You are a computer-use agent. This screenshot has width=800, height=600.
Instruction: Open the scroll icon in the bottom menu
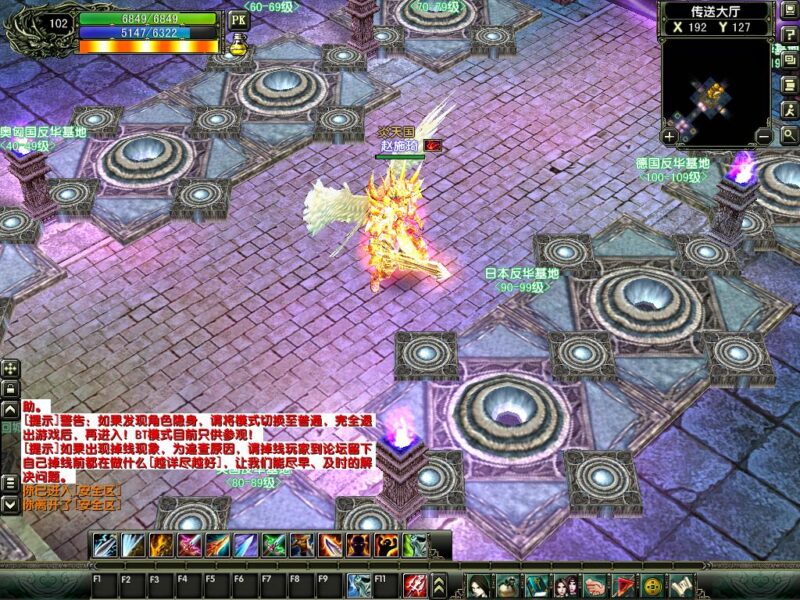pyautogui.click(x=680, y=587)
